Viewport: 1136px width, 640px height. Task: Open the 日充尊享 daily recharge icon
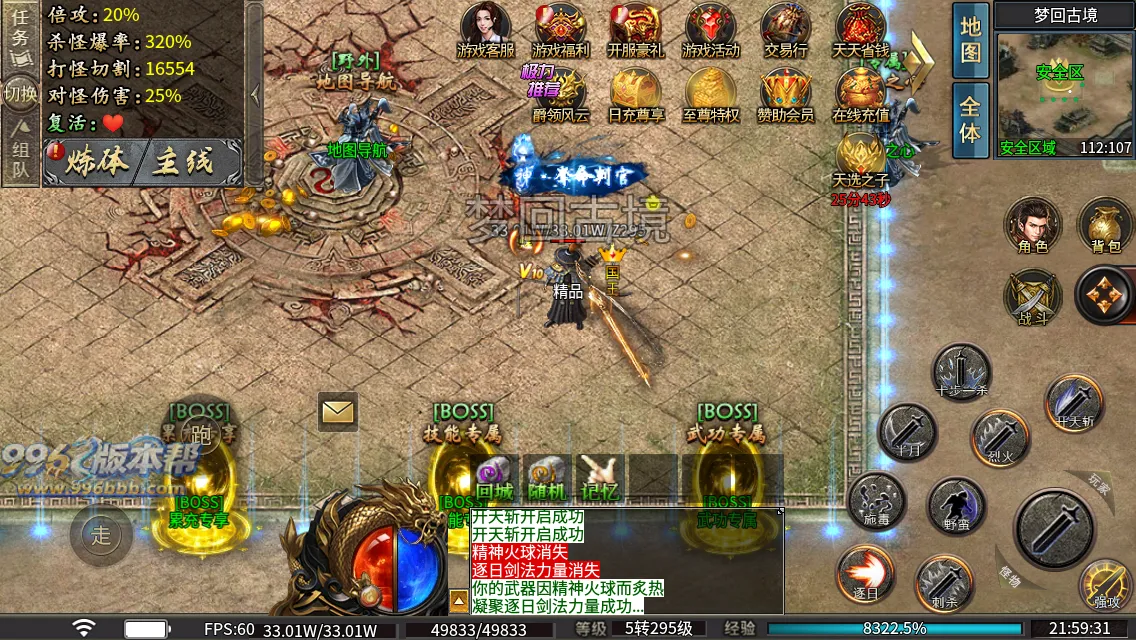636,93
